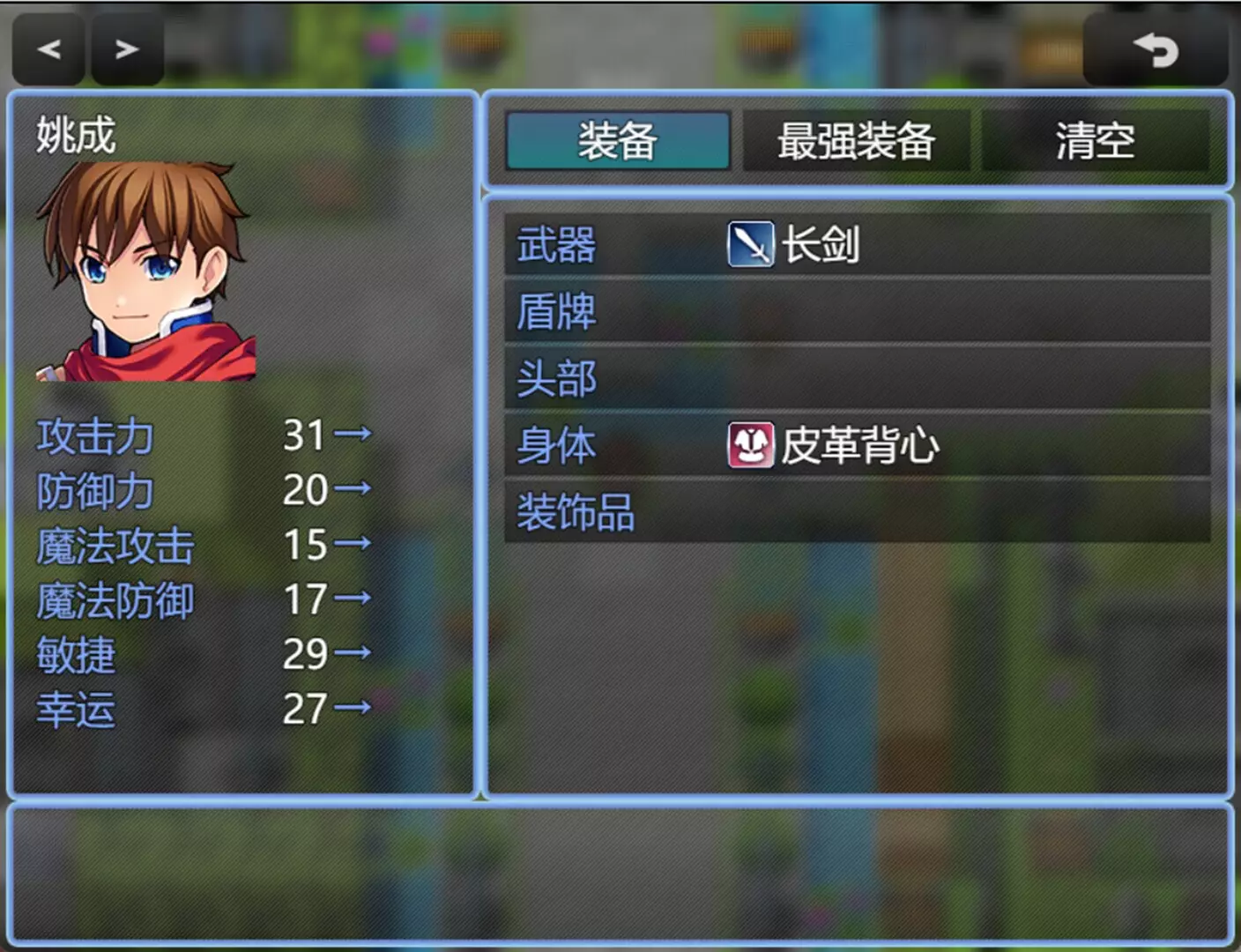Select the empty 盾牌 shield slot
This screenshot has height=952, width=1241.
tap(864, 311)
